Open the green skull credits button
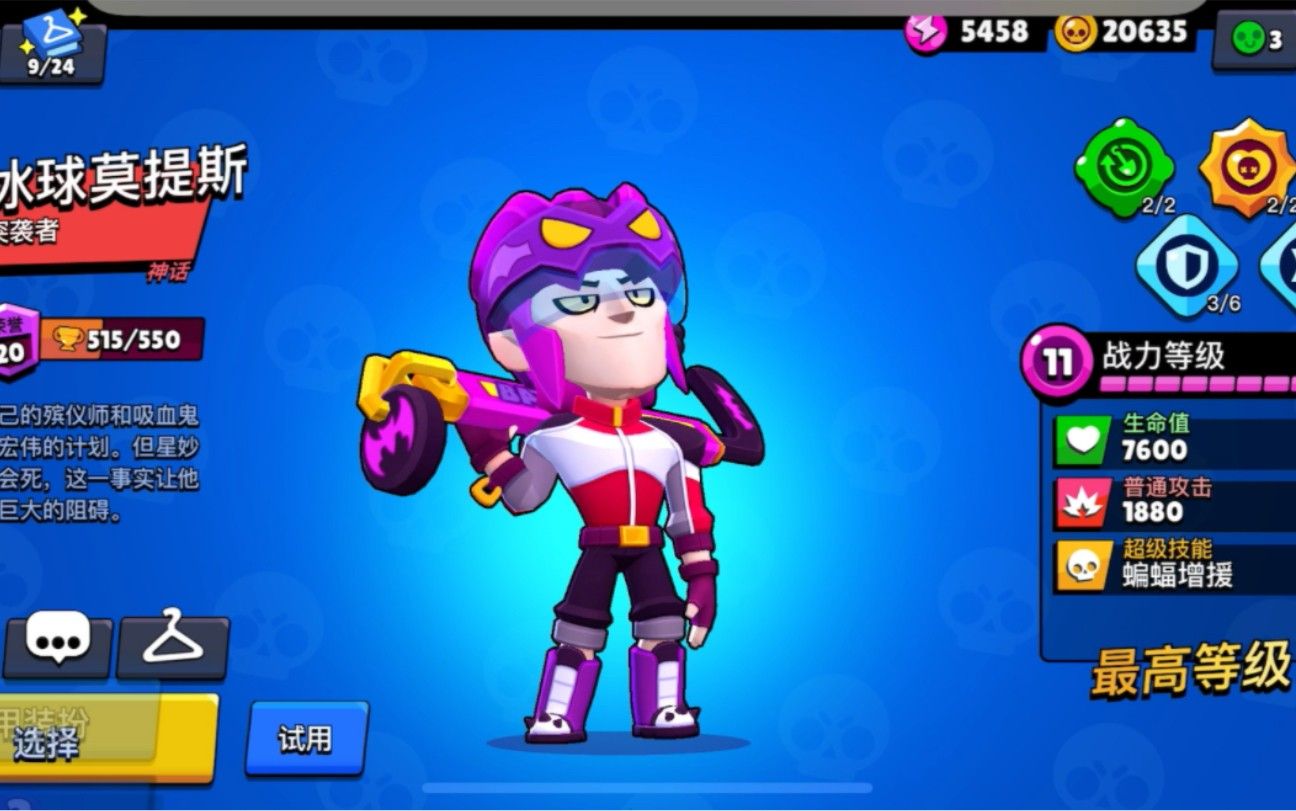The image size is (1296, 811). [x=1256, y=40]
